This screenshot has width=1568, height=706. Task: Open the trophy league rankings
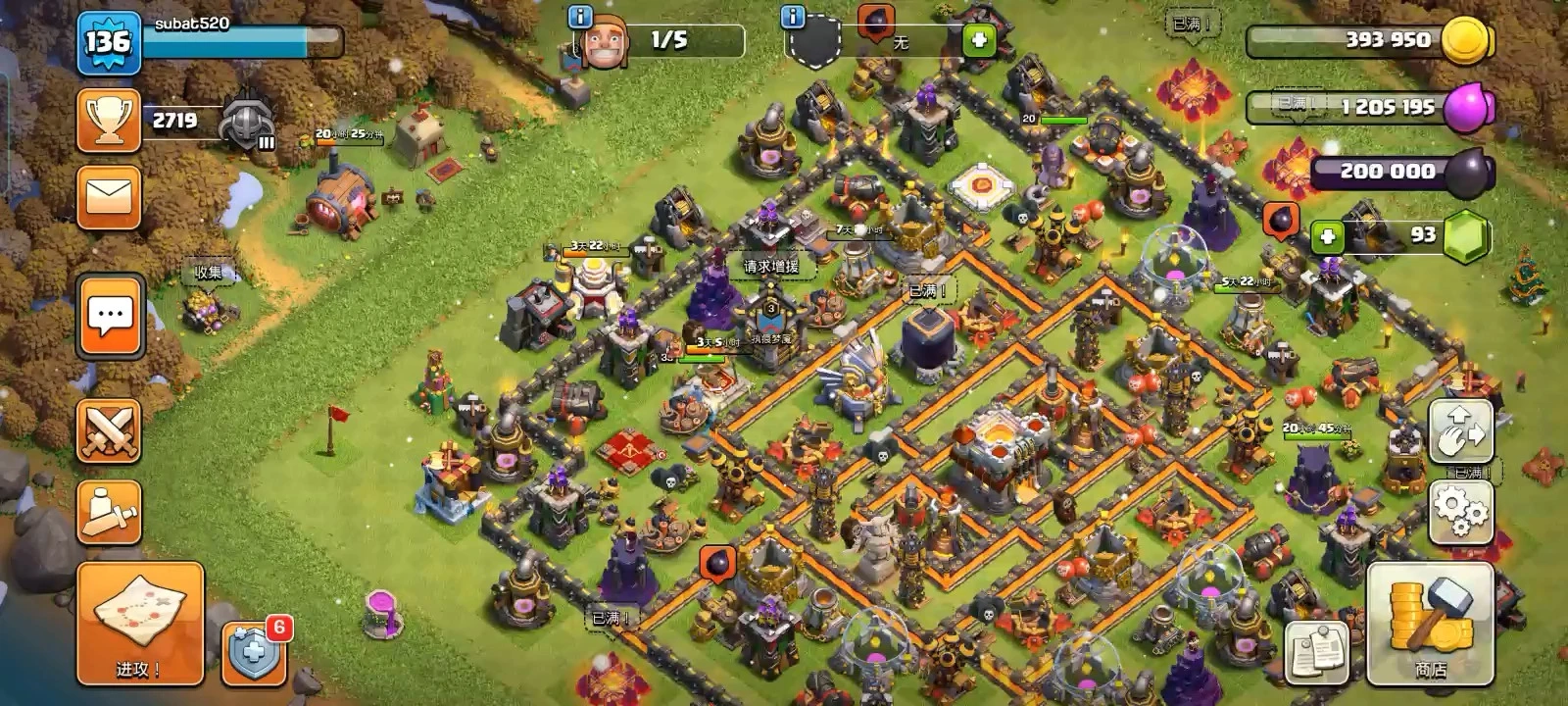point(109,121)
